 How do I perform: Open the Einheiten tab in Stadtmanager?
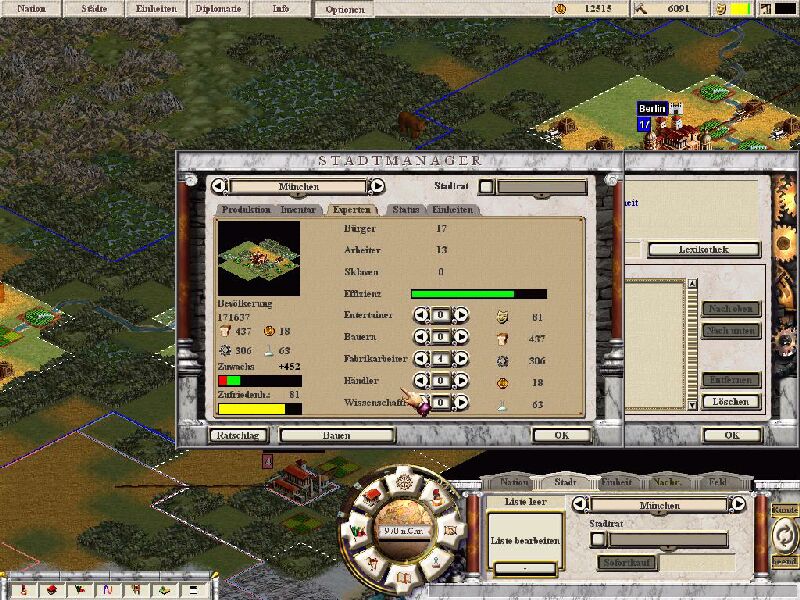pos(452,210)
